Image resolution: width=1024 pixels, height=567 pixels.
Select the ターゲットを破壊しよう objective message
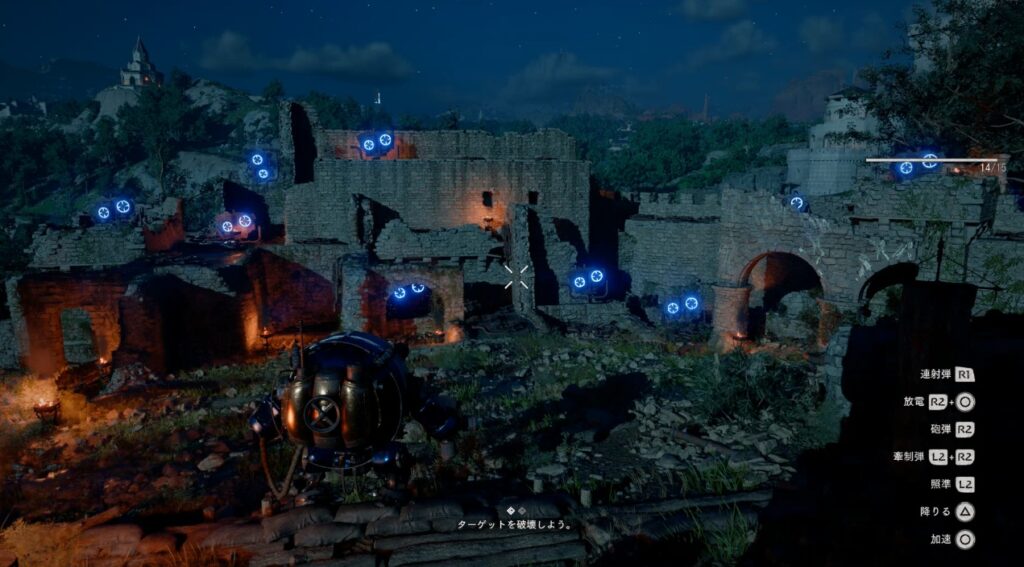click(x=513, y=523)
